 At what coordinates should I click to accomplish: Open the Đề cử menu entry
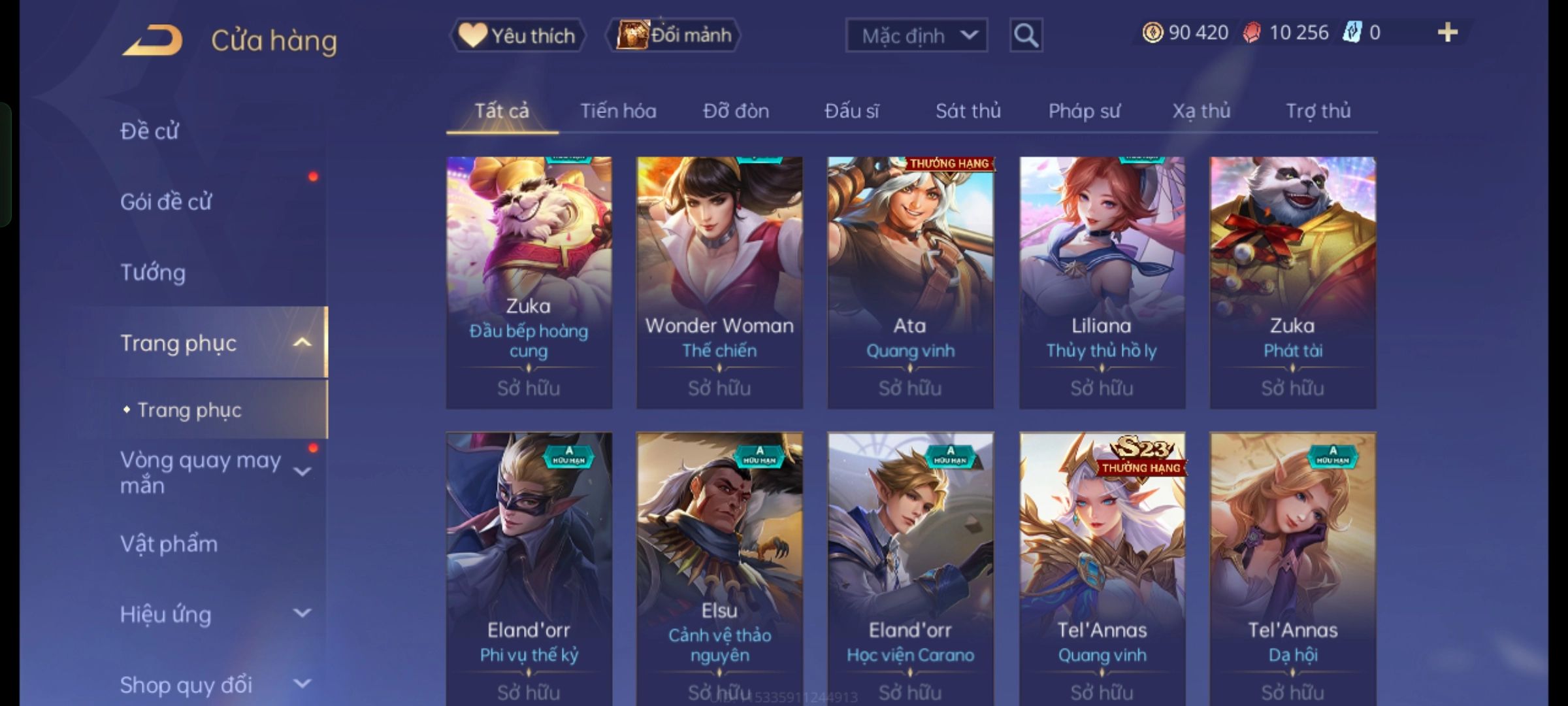150,131
